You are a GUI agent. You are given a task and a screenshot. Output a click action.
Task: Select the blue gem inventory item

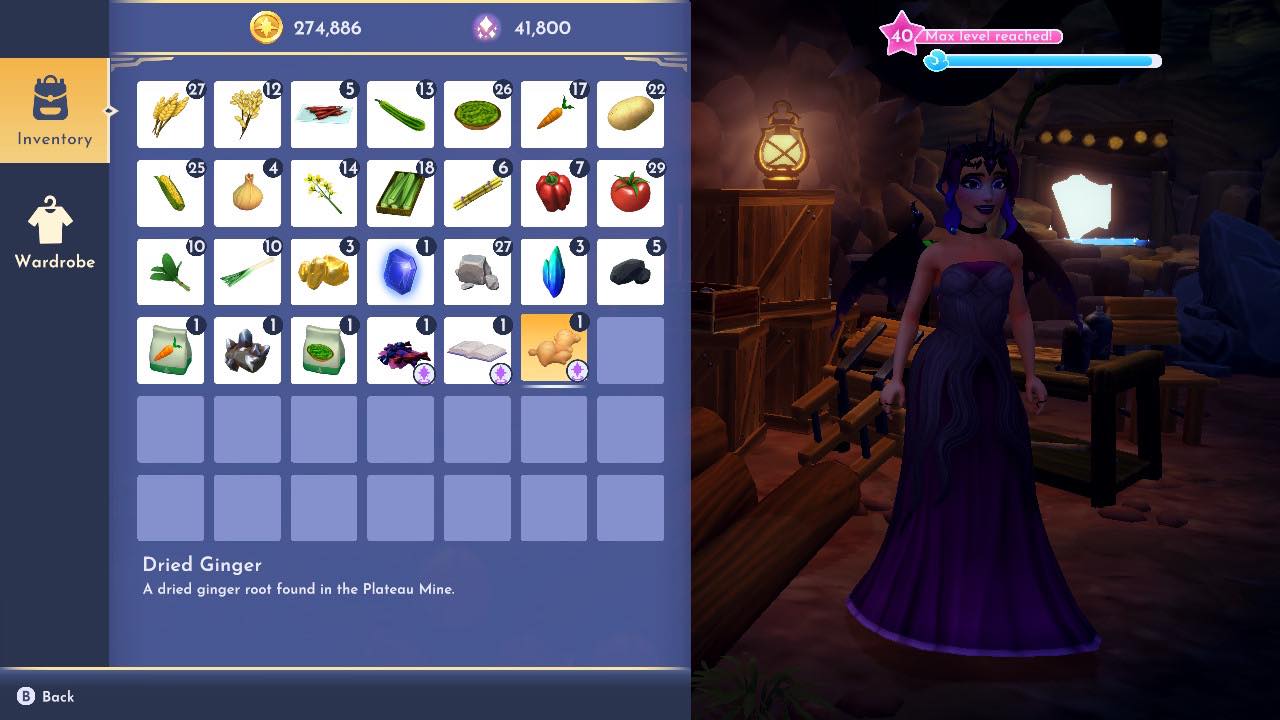pos(400,271)
